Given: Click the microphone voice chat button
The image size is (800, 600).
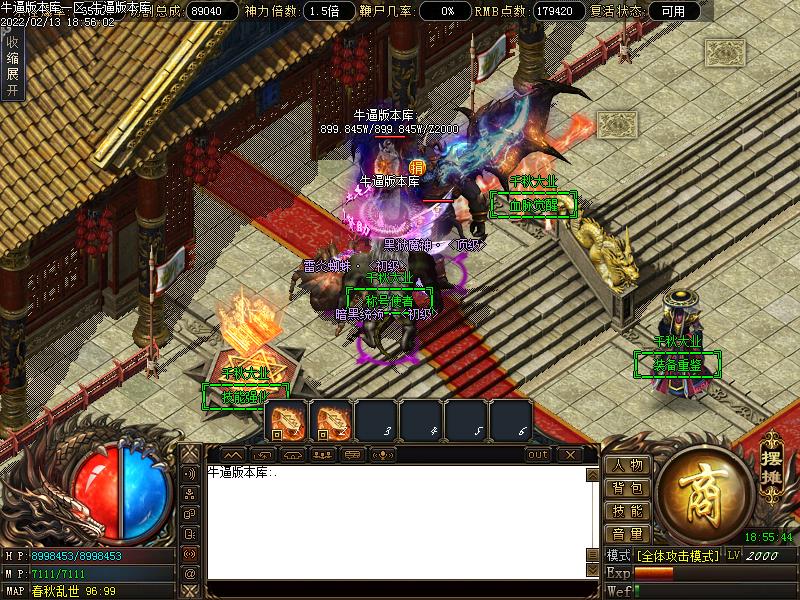Looking at the screenshot, I should click(382, 455).
